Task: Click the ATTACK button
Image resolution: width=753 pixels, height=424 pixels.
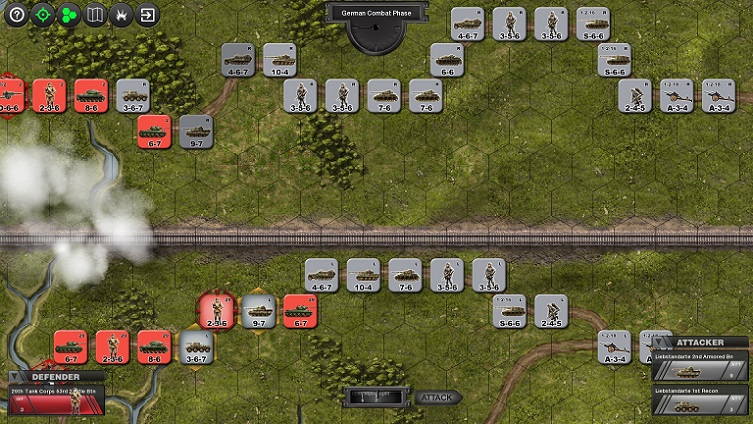Action: pos(438,397)
